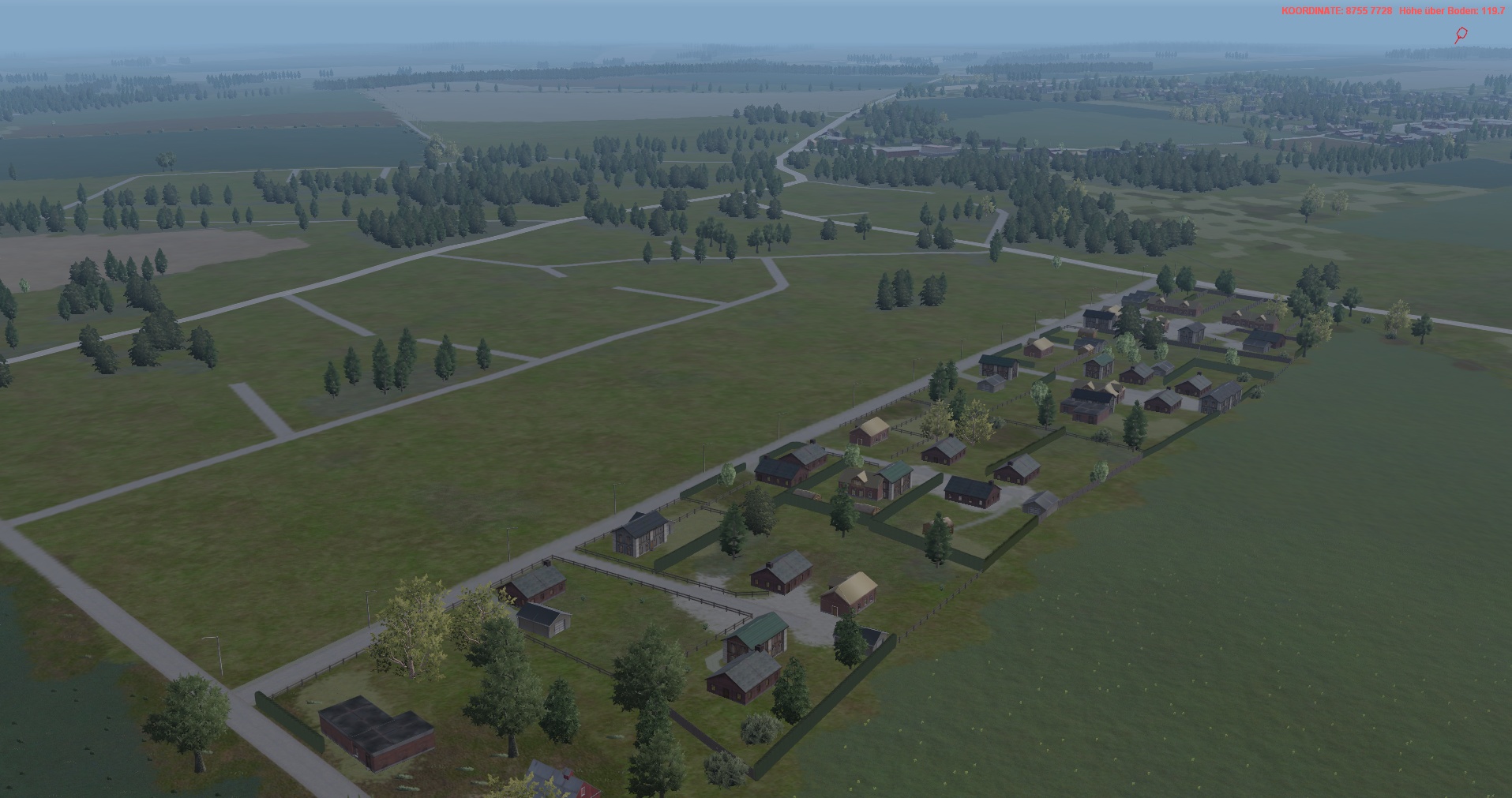
Task: Click the red pin marker icon
Action: click(x=1461, y=34)
